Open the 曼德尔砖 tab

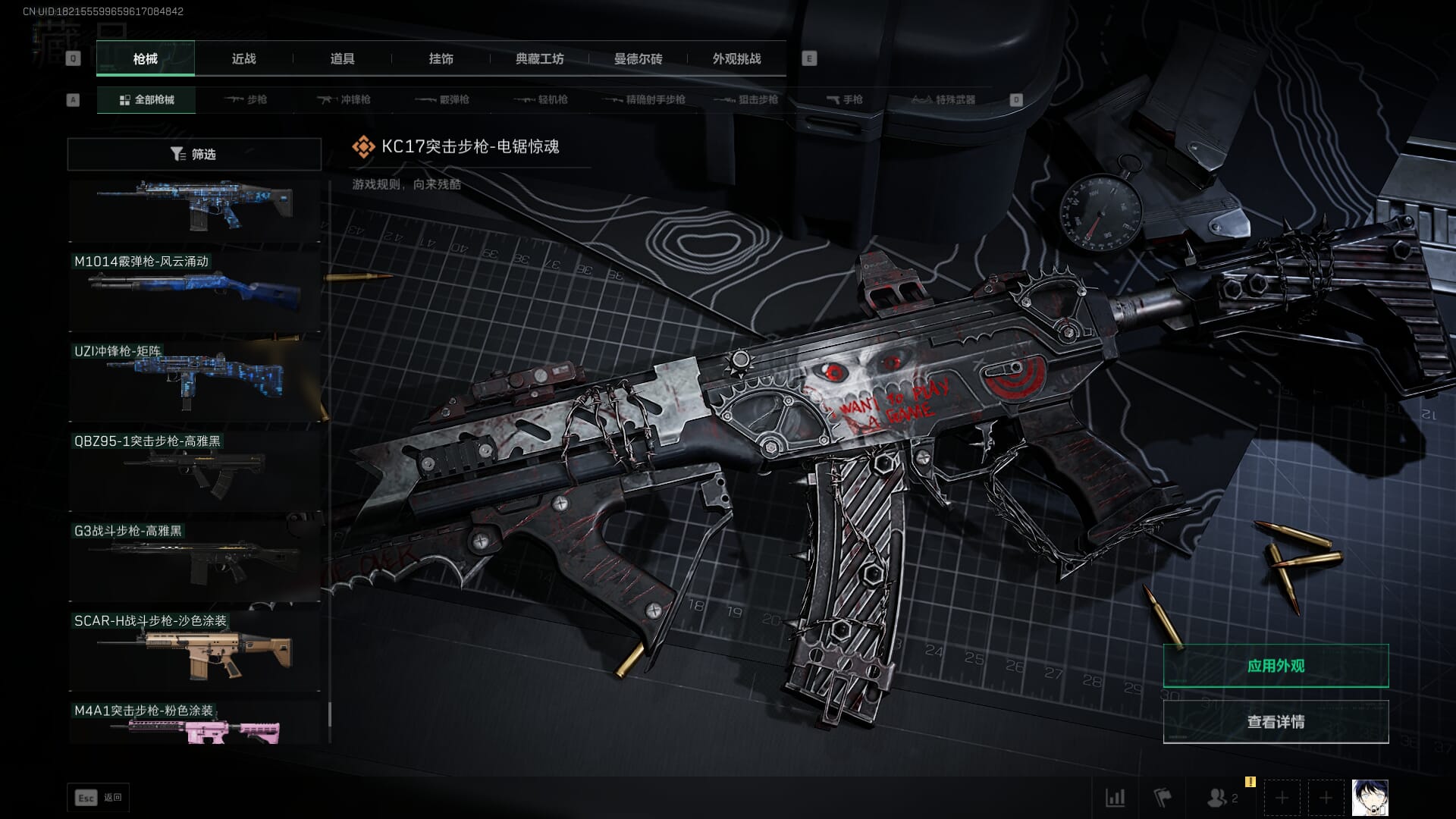point(638,58)
